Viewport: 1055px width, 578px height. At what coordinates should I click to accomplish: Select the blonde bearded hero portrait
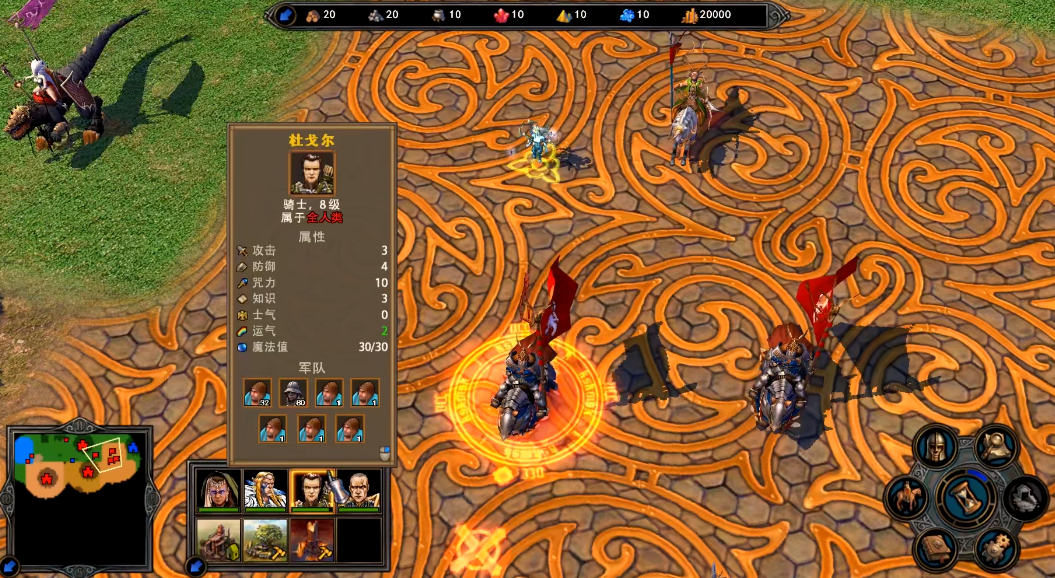click(264, 490)
